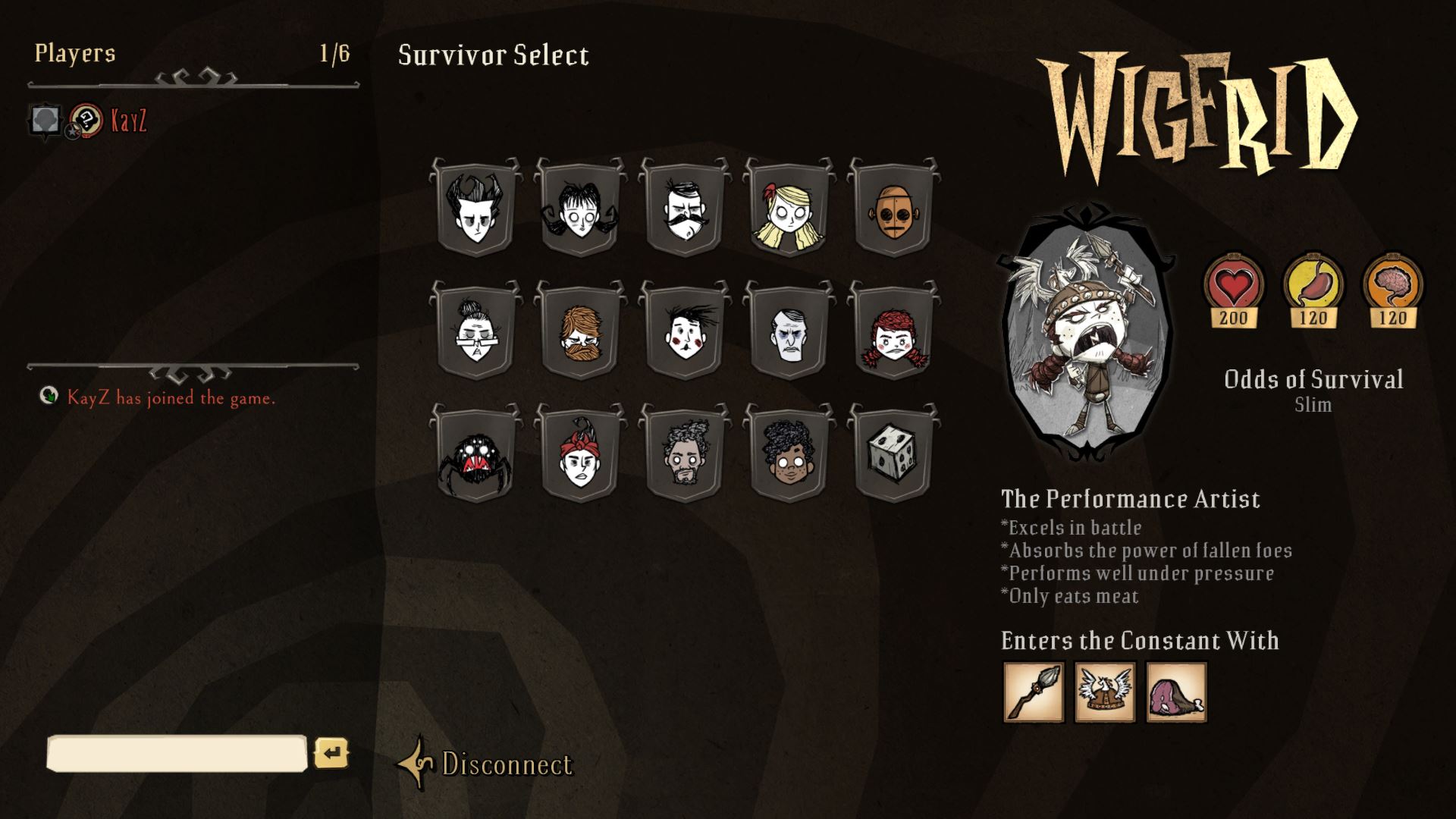Click the chat message input box

[177, 754]
